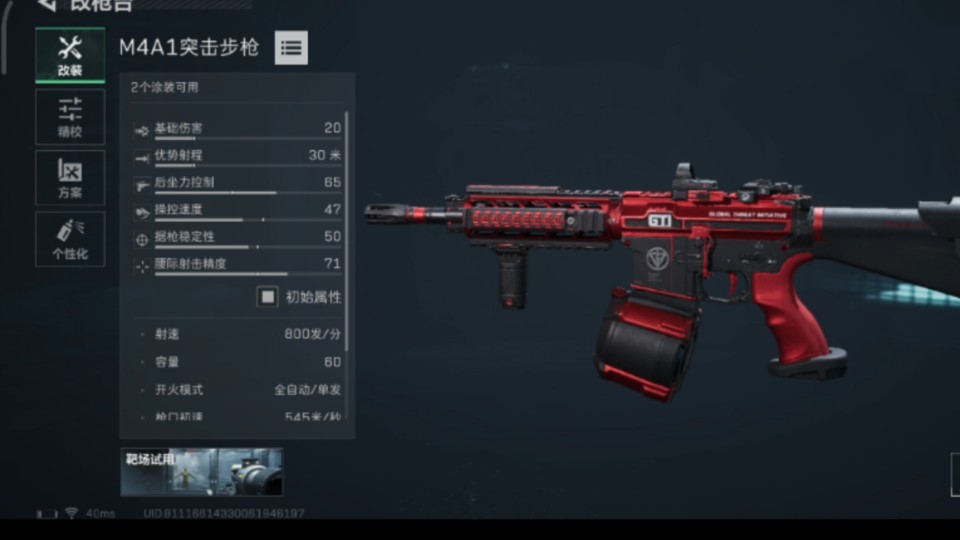Open the 精校 fine-tuning tab
The image size is (960, 540).
[70, 117]
